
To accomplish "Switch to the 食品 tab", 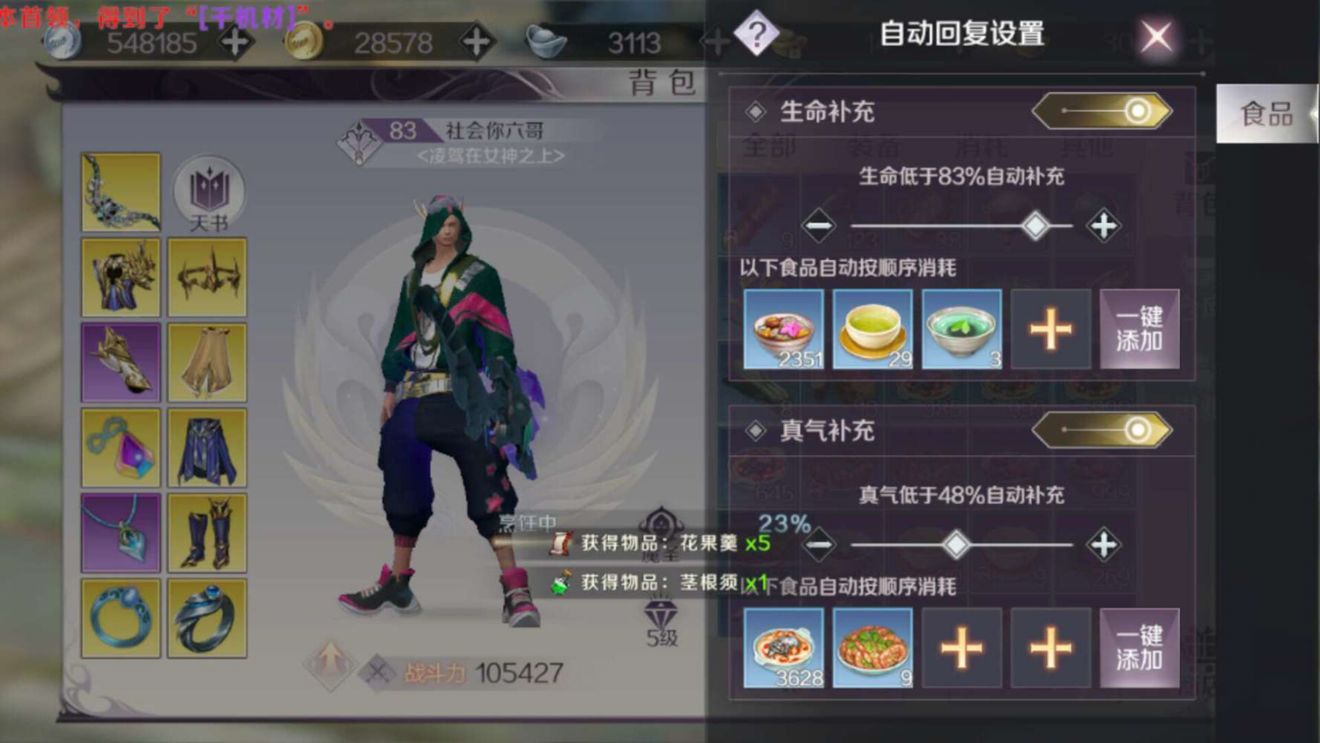I will click(x=1266, y=113).
